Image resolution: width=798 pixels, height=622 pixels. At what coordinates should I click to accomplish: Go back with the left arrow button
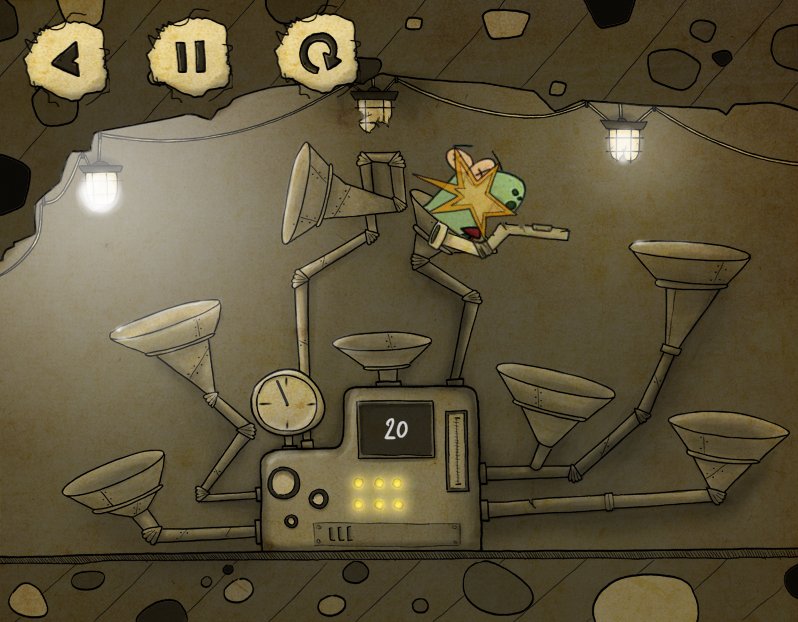(65, 59)
